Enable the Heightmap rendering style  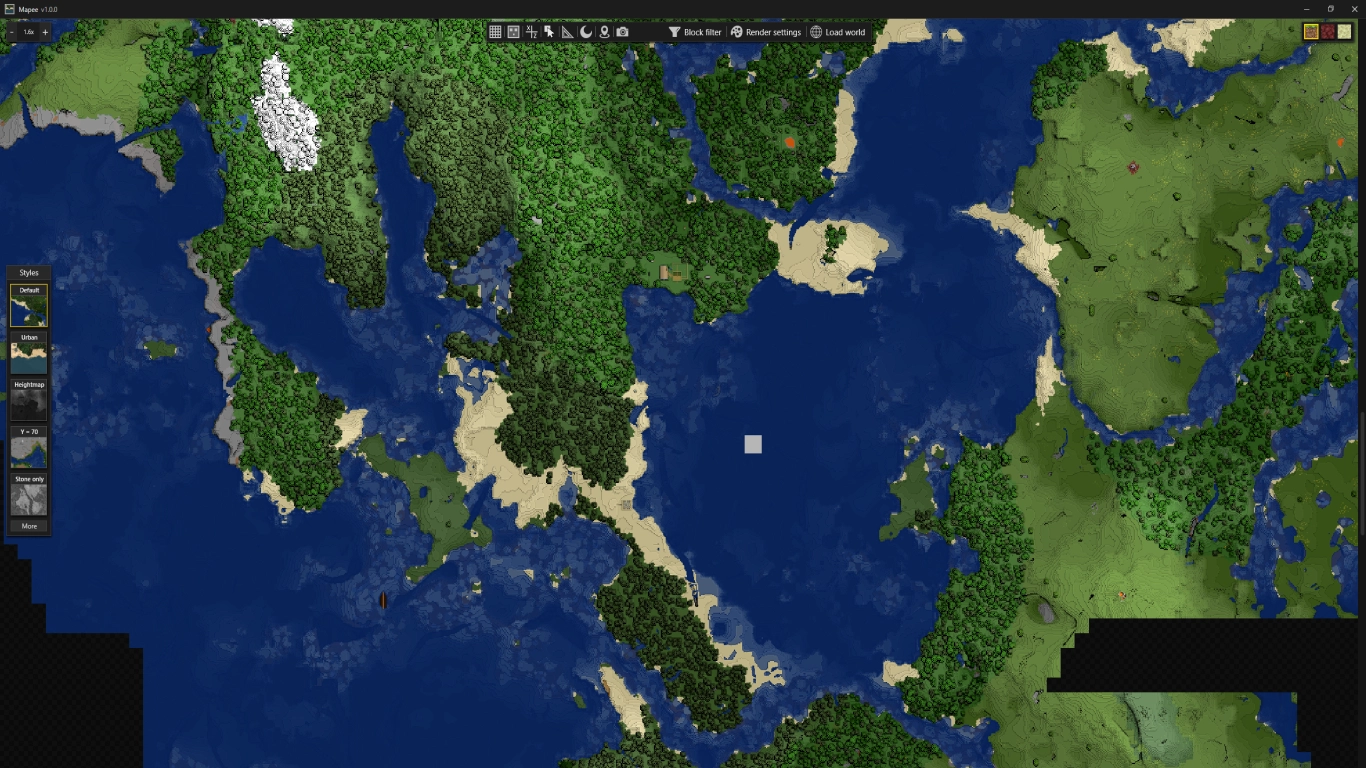(x=28, y=400)
